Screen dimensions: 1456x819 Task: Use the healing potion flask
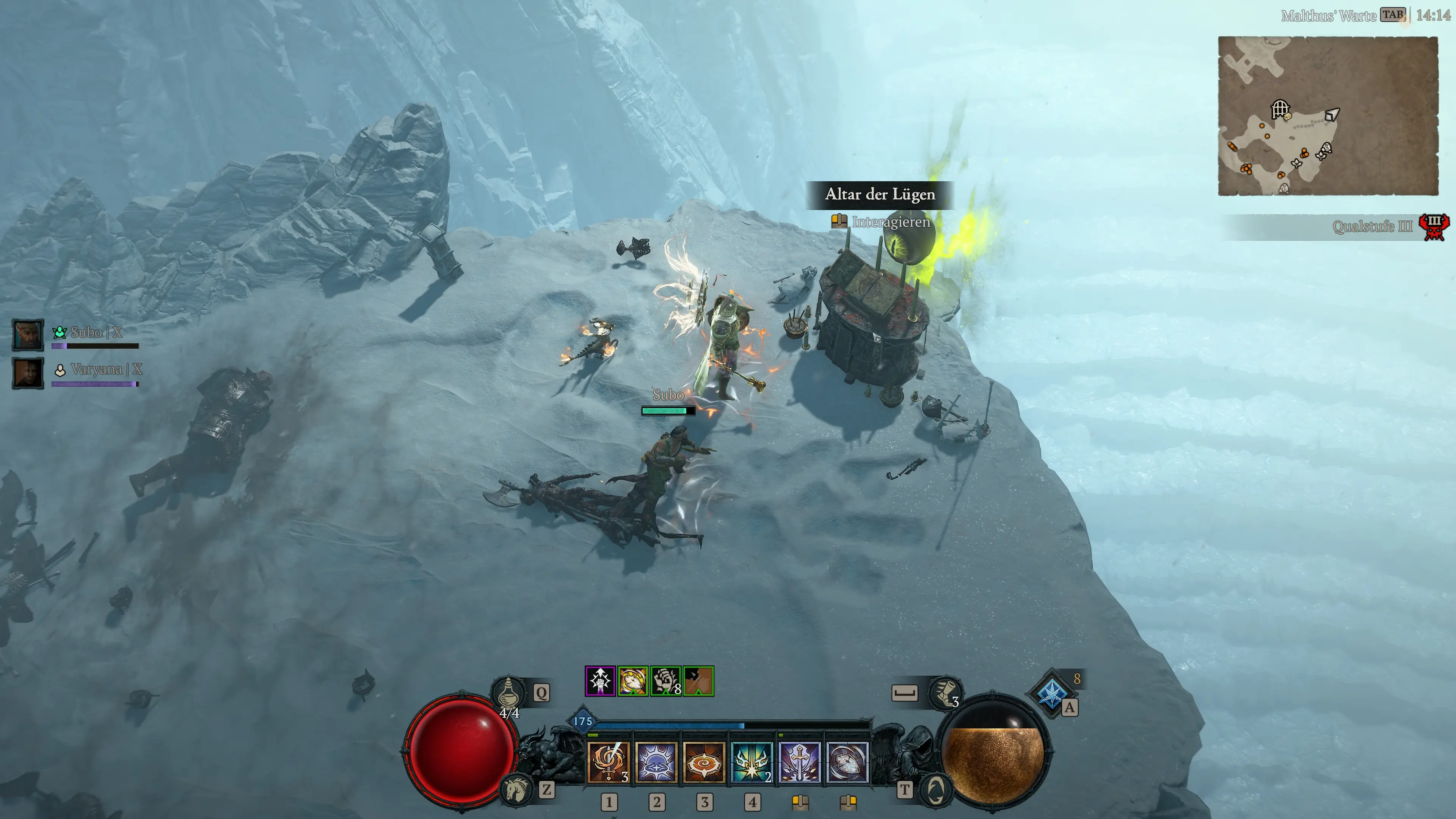pos(508,692)
